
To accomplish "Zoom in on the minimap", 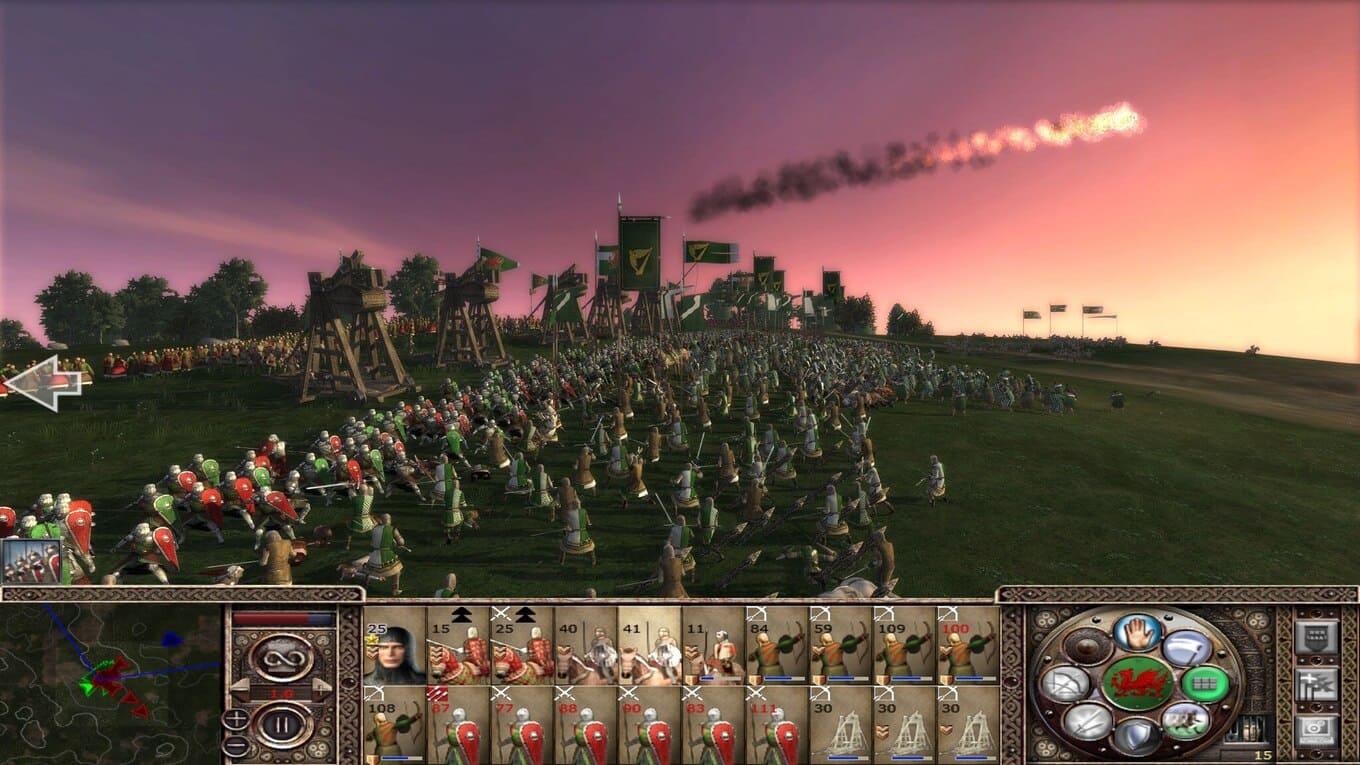I will tap(235, 719).
